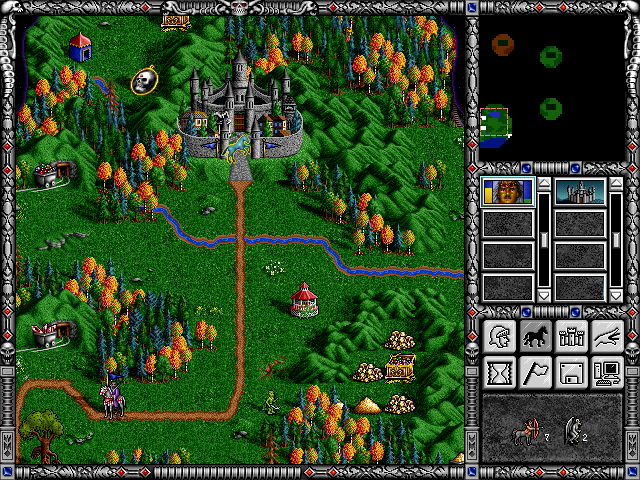Select the castle thumbnail in the town list
Screen dimensions: 640x480
point(578,191)
